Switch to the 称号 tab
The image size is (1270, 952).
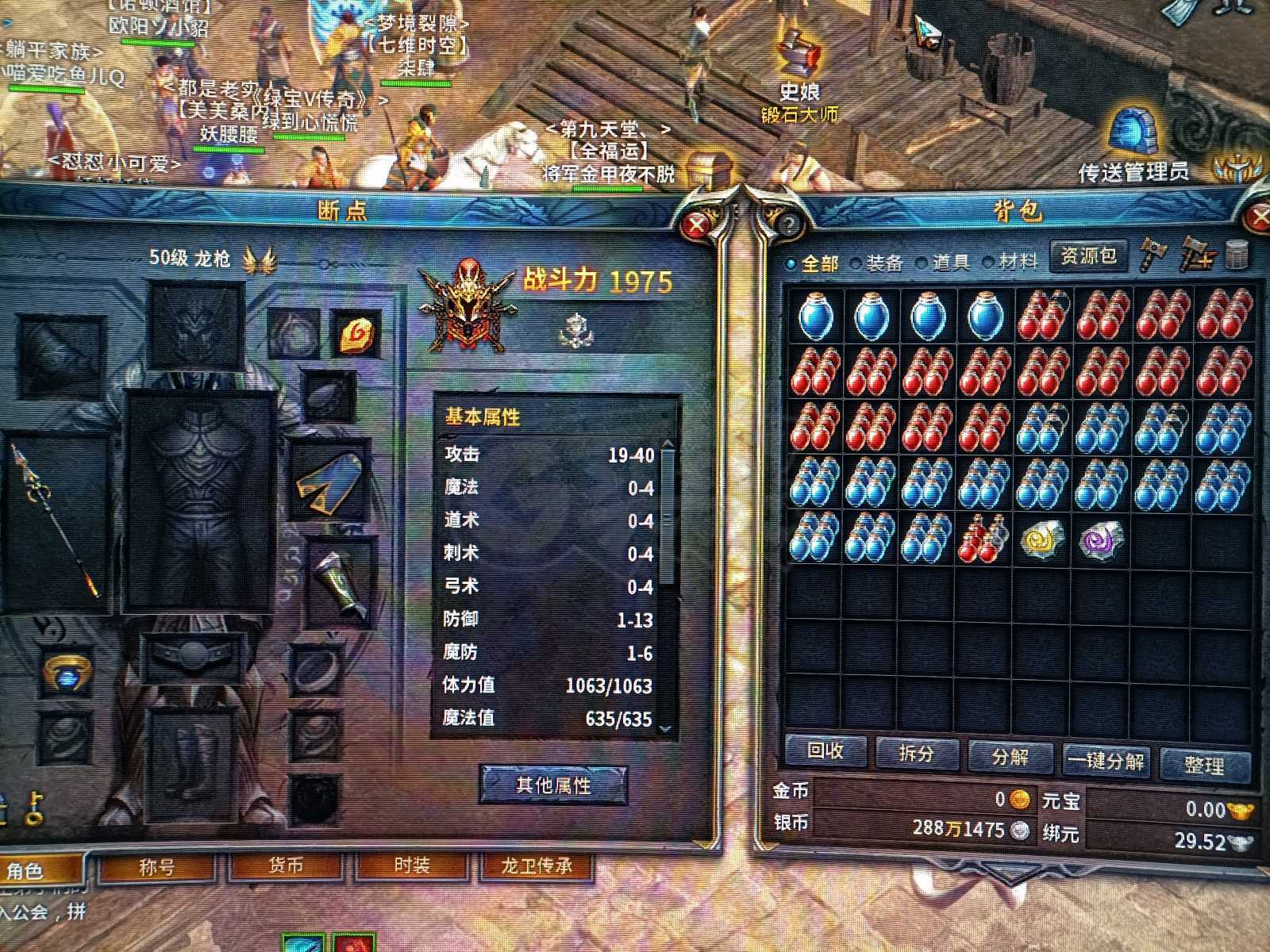click(x=156, y=867)
